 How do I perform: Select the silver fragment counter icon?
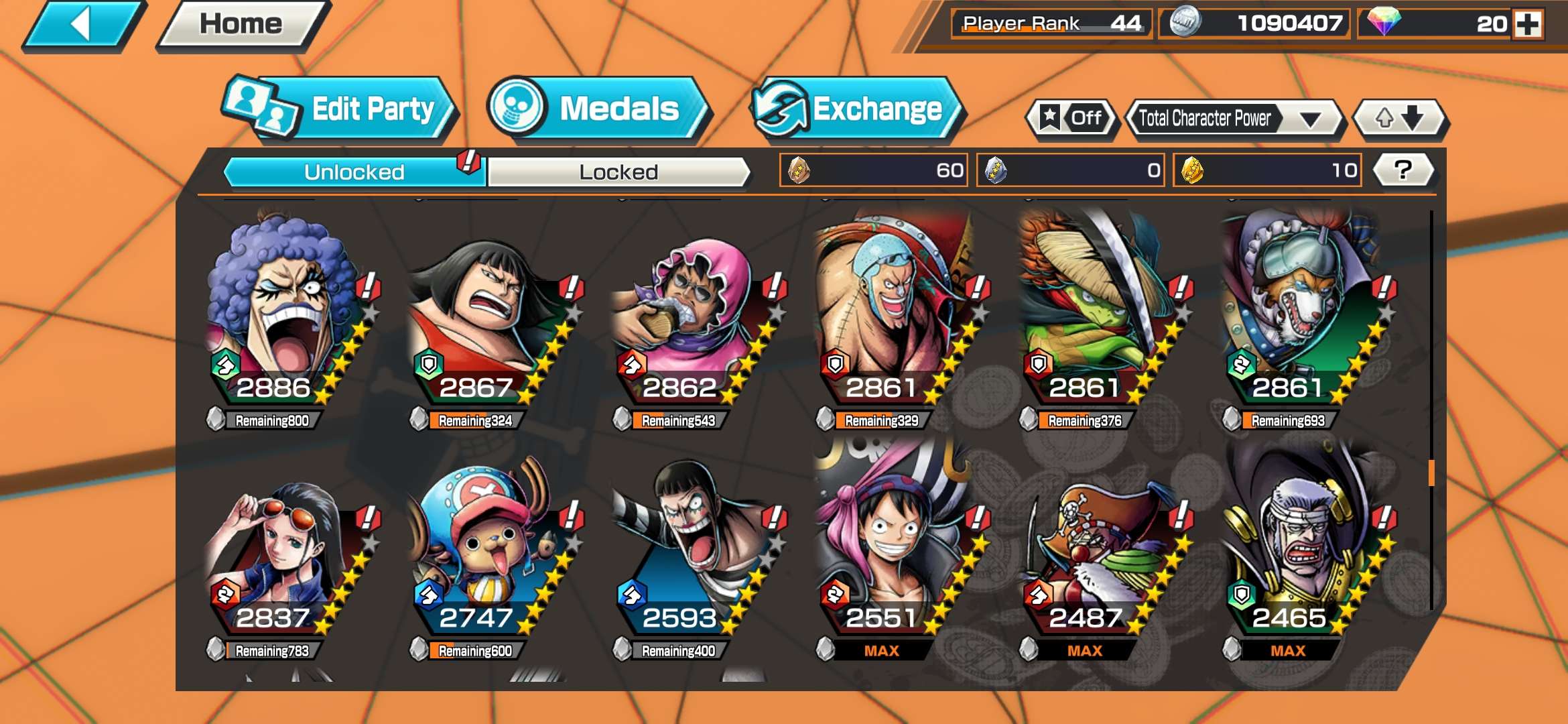pos(996,171)
